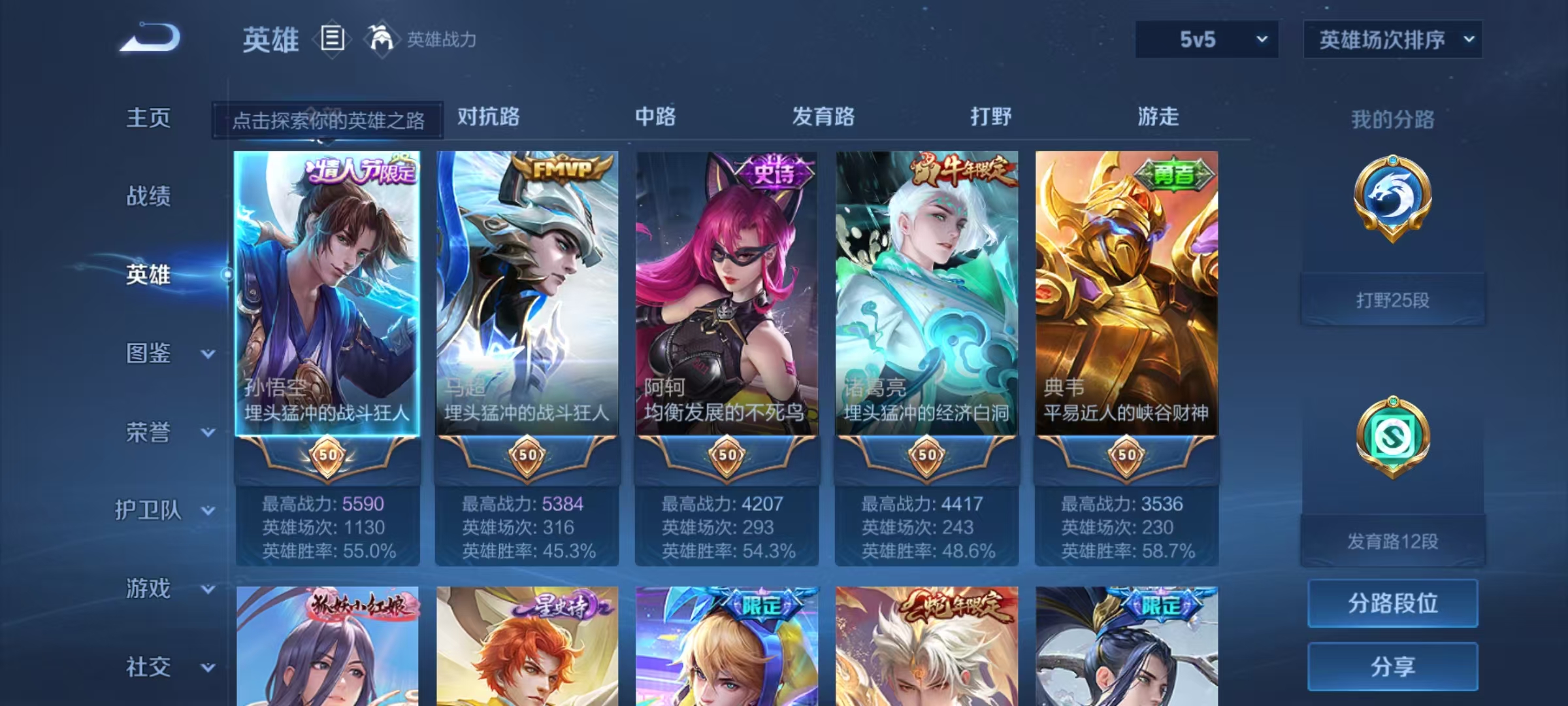Open the 5v5 mode dropdown
The width and height of the screenshot is (1568, 706).
[1205, 39]
